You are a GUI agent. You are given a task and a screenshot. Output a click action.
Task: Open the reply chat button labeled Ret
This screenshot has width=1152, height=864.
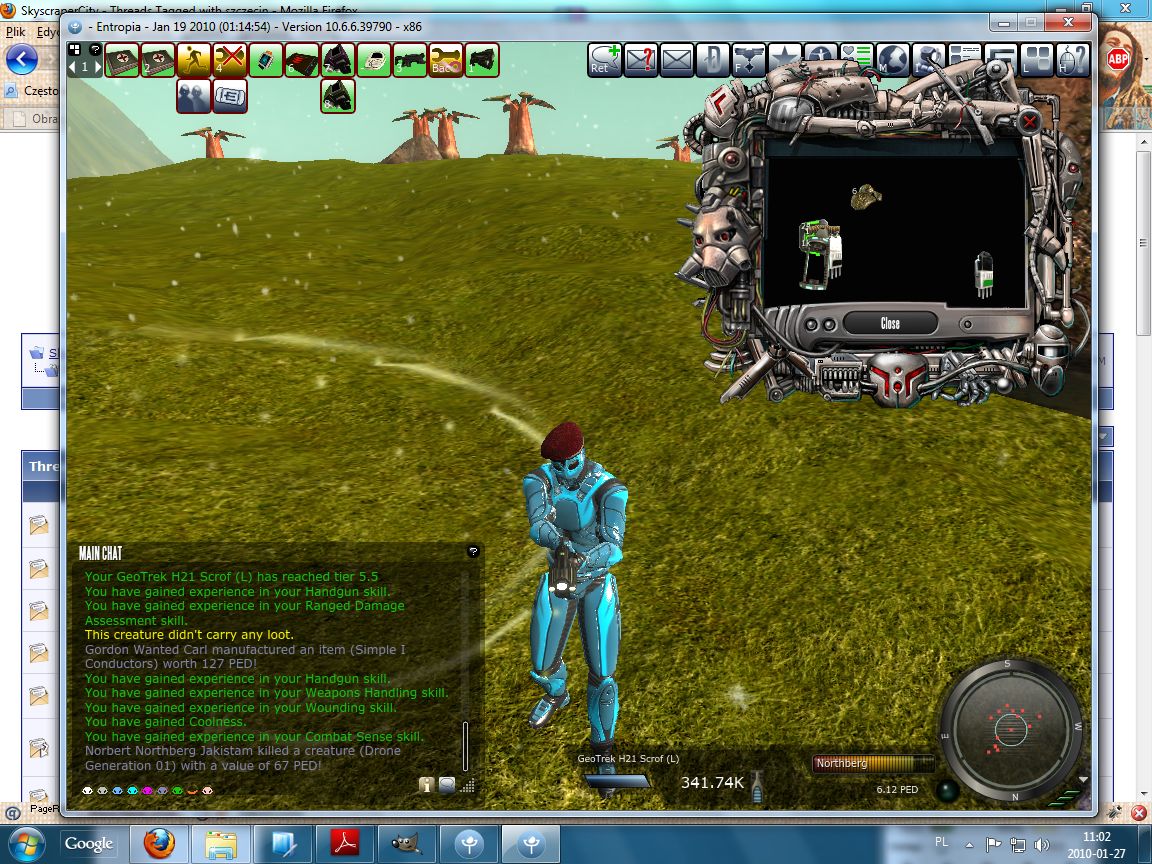[x=605, y=60]
